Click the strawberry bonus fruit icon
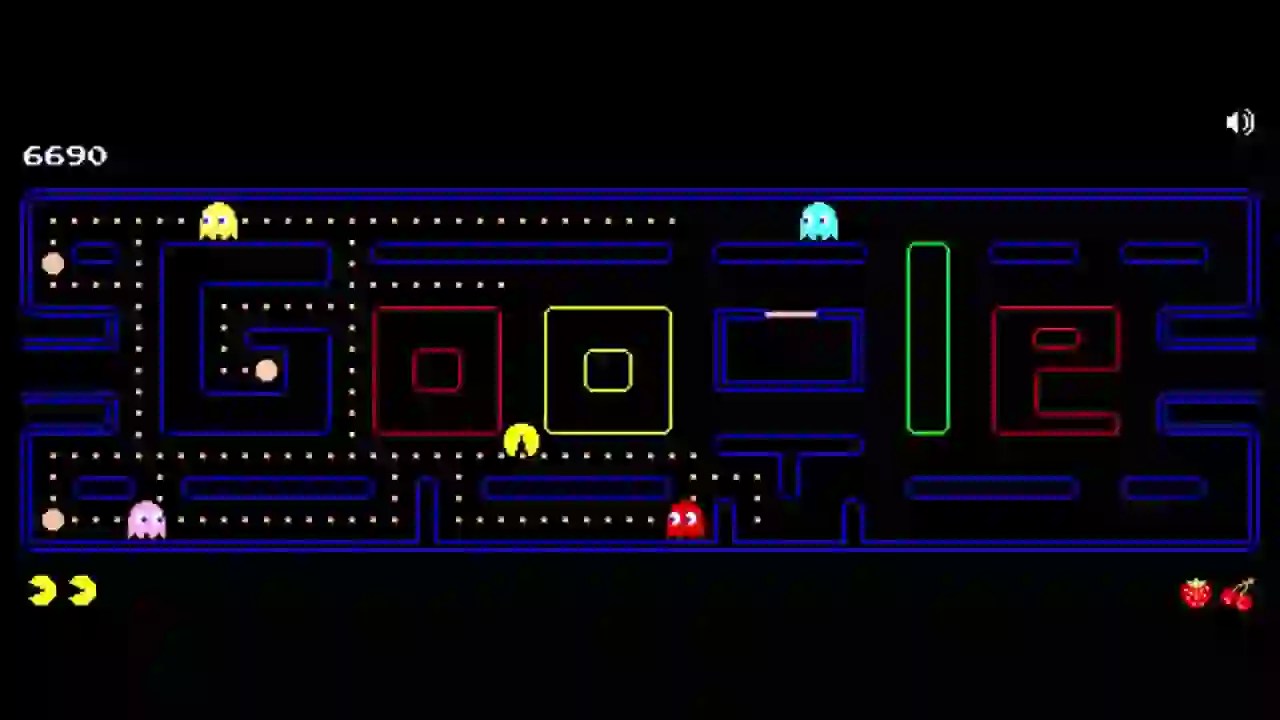Image resolution: width=1280 pixels, height=720 pixels. [1196, 592]
